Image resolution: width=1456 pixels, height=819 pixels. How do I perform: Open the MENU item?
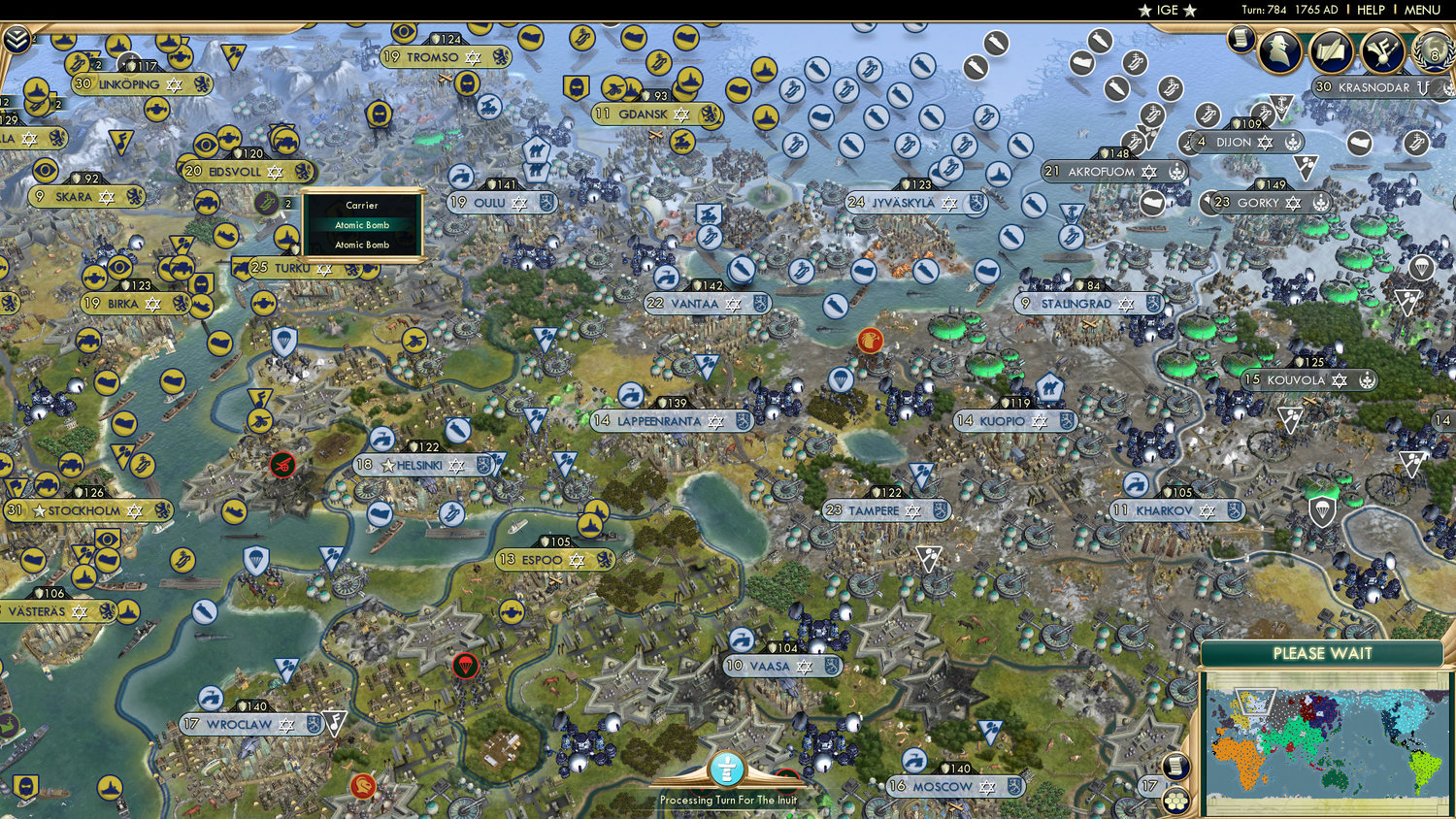coord(1421,10)
